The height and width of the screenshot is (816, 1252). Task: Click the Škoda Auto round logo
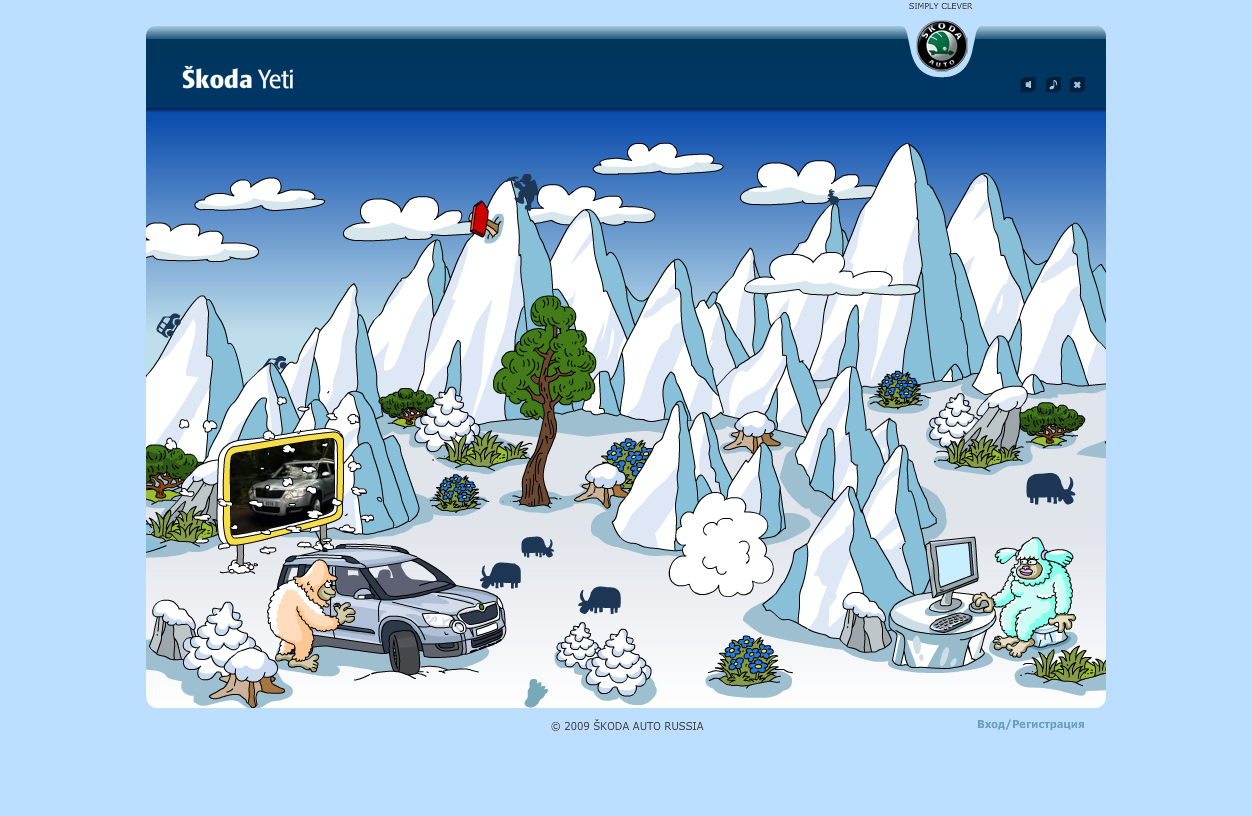940,46
